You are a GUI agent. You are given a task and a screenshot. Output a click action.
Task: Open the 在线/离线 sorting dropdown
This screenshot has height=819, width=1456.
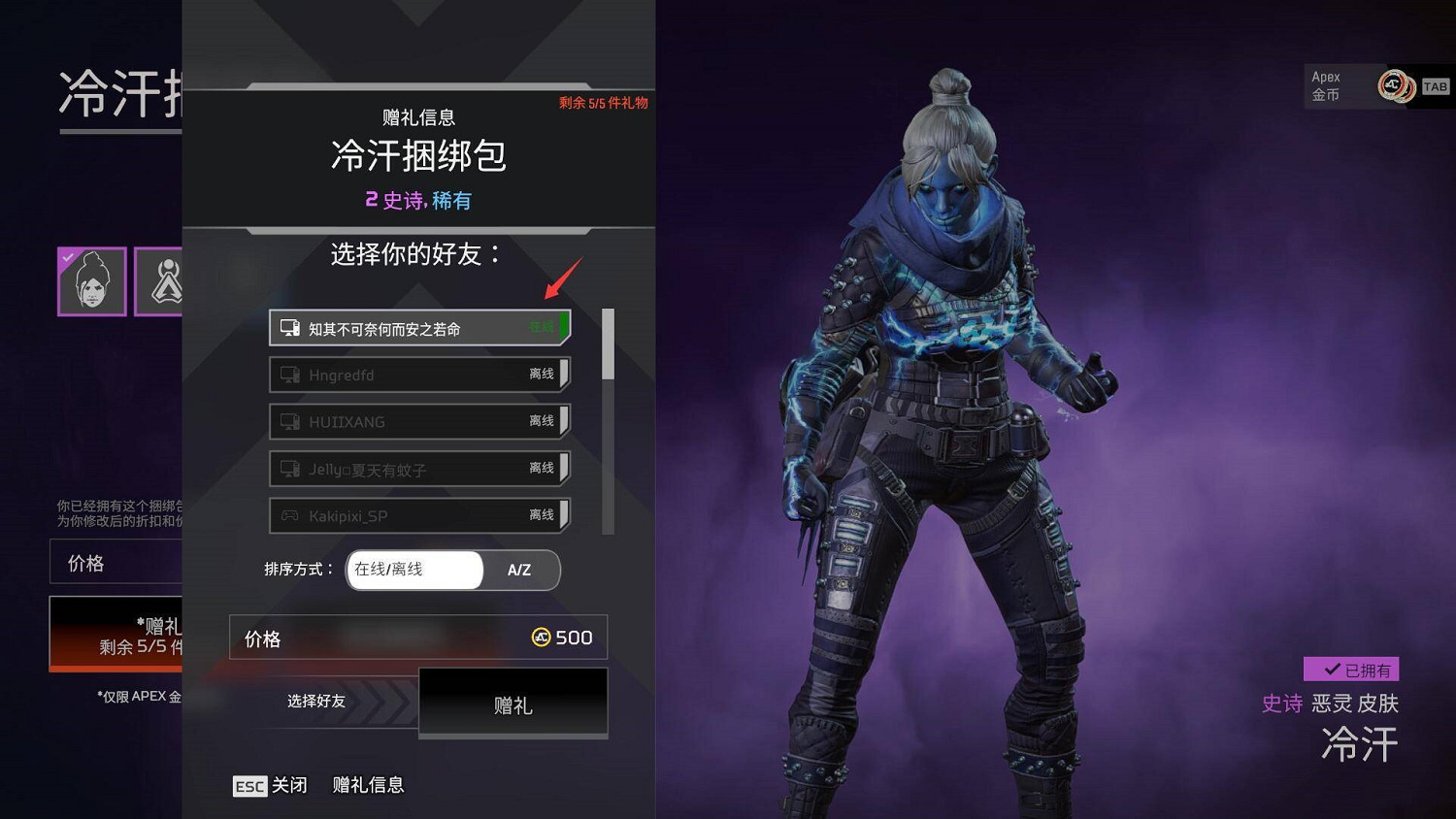pyautogui.click(x=414, y=571)
